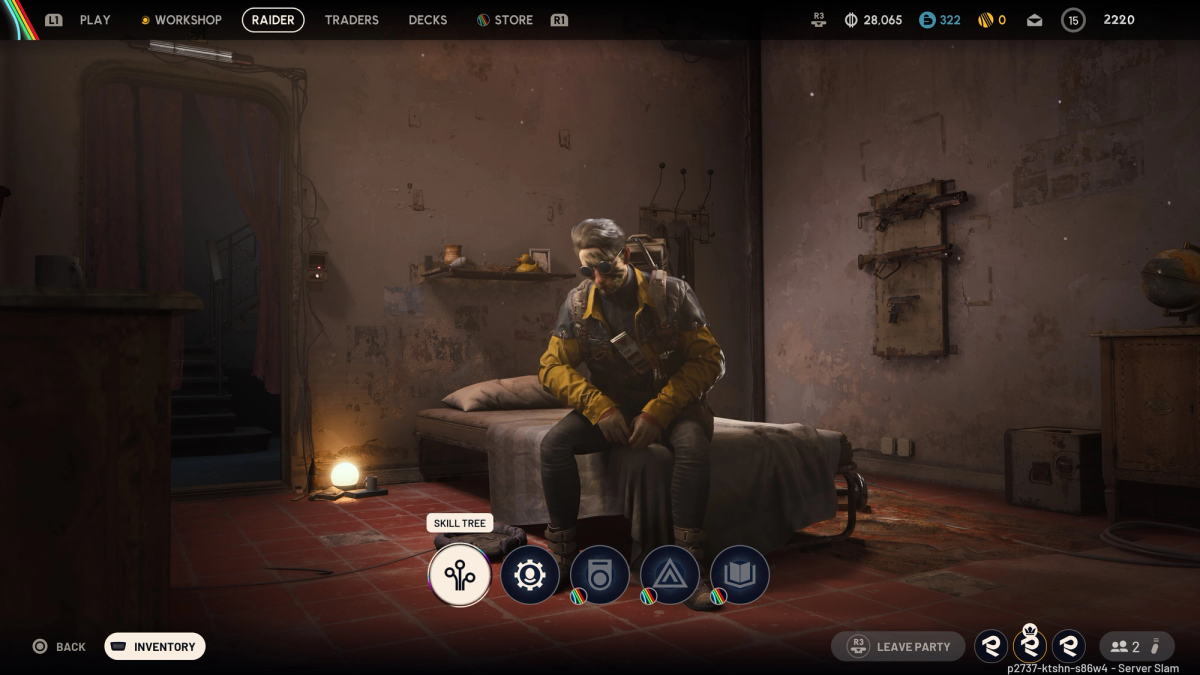Open the Decks tab
Viewport: 1200px width, 675px height.
coord(428,20)
